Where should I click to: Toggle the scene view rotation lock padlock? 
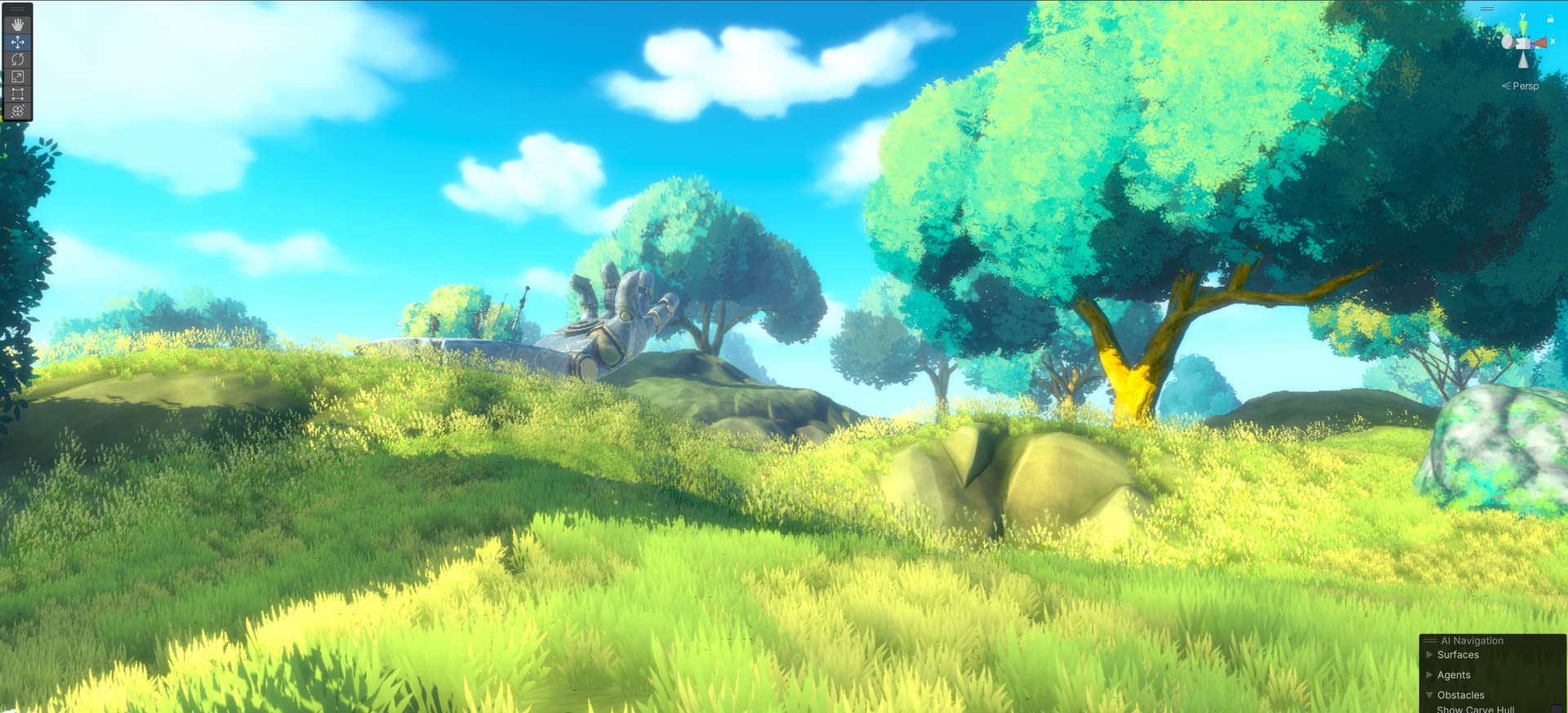(1550, 20)
